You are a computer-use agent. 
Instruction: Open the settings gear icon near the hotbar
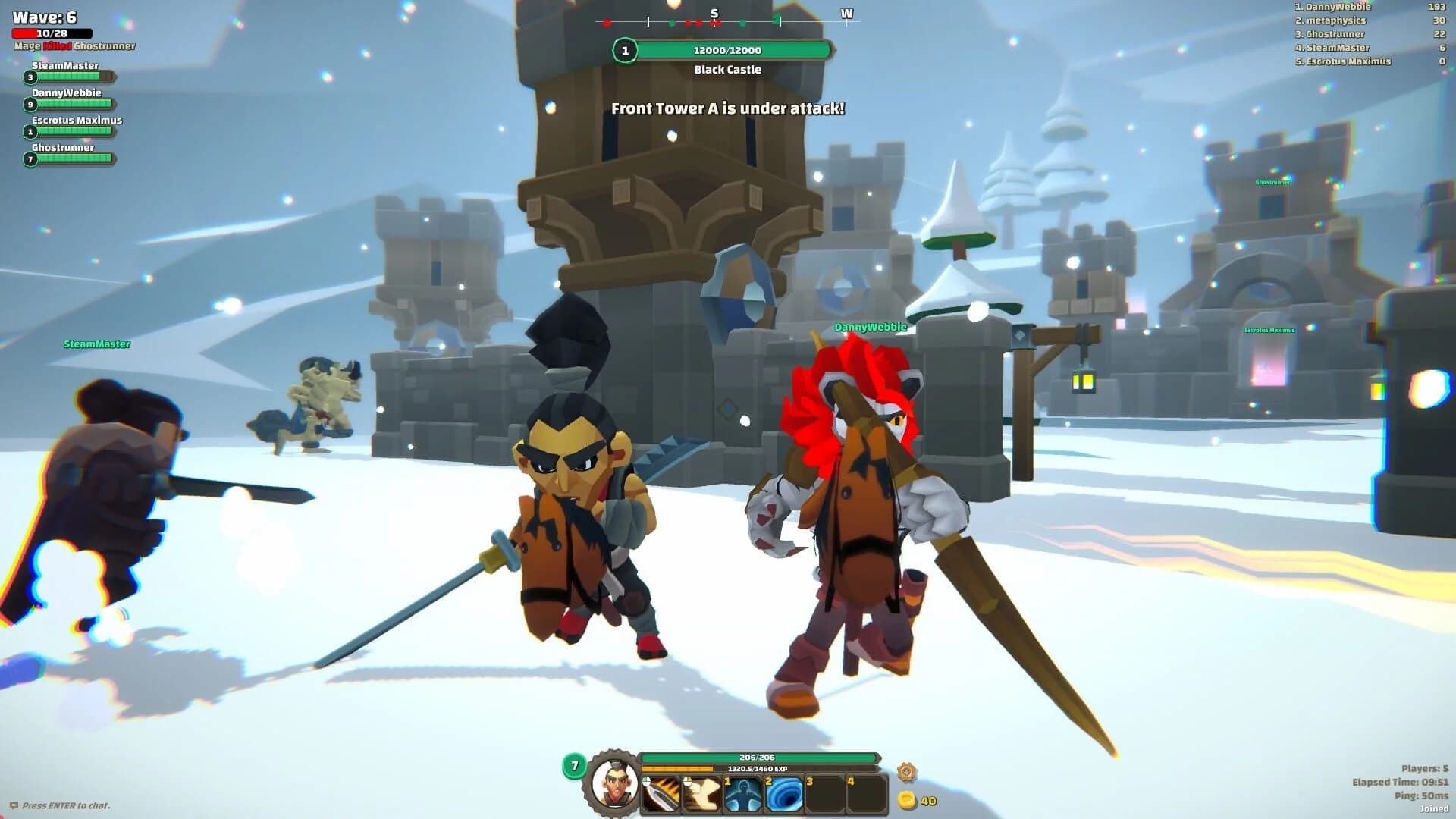[907, 771]
